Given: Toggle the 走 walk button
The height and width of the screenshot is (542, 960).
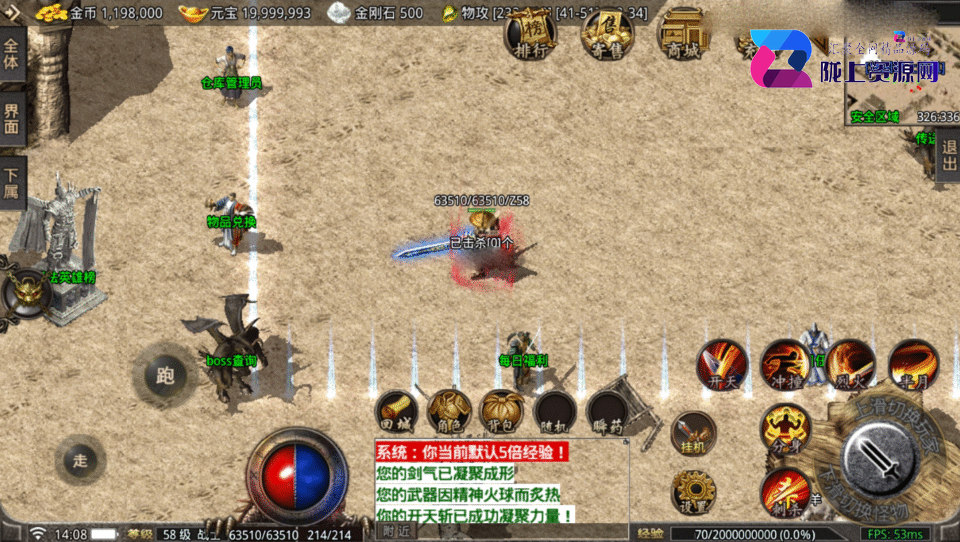Looking at the screenshot, I should click(x=81, y=460).
